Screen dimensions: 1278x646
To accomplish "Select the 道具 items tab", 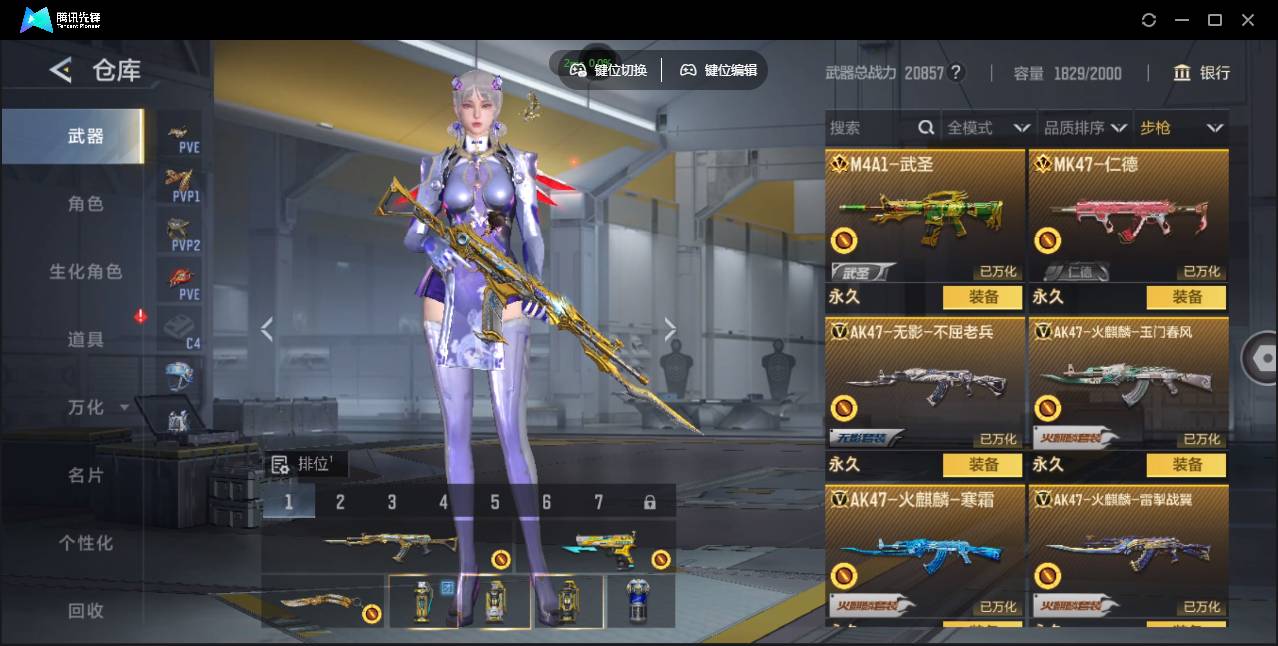I will tap(85, 340).
